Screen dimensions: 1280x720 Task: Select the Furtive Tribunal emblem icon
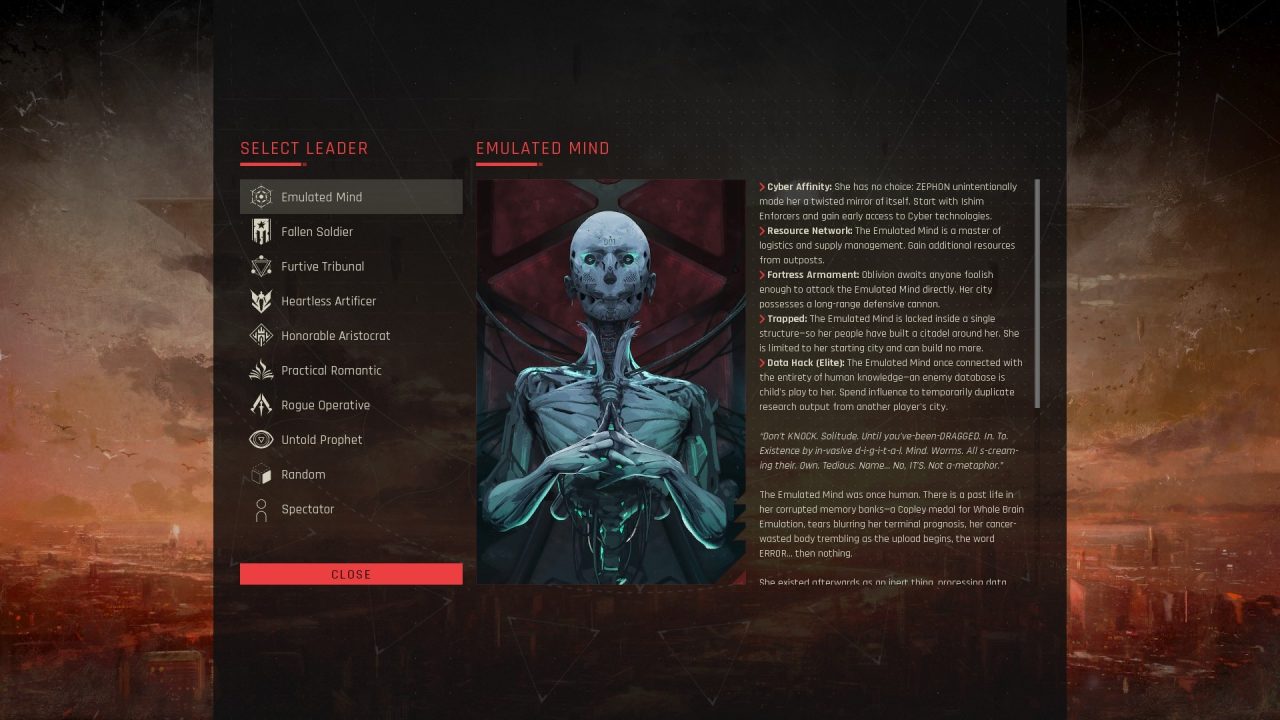coord(260,266)
